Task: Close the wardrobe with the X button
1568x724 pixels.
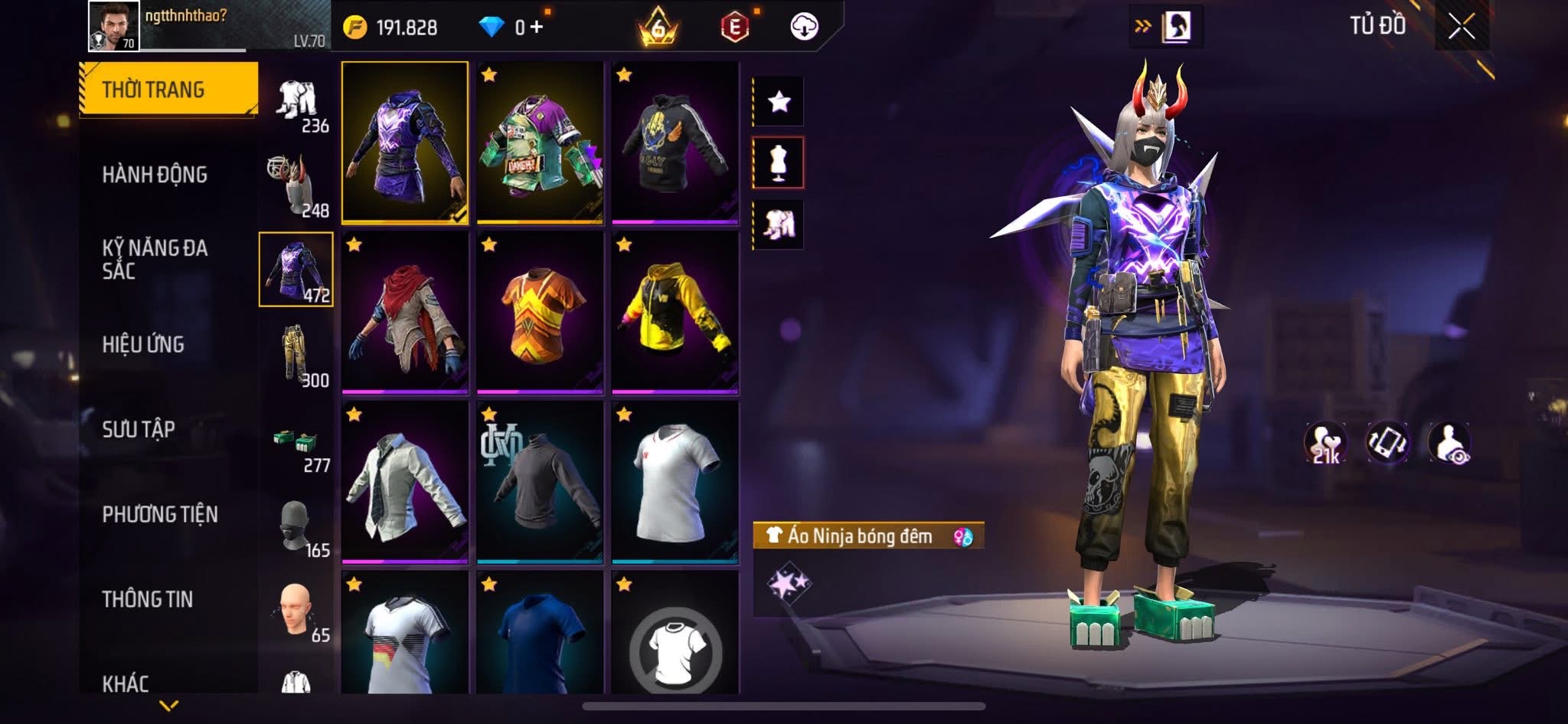Action: [1461, 27]
